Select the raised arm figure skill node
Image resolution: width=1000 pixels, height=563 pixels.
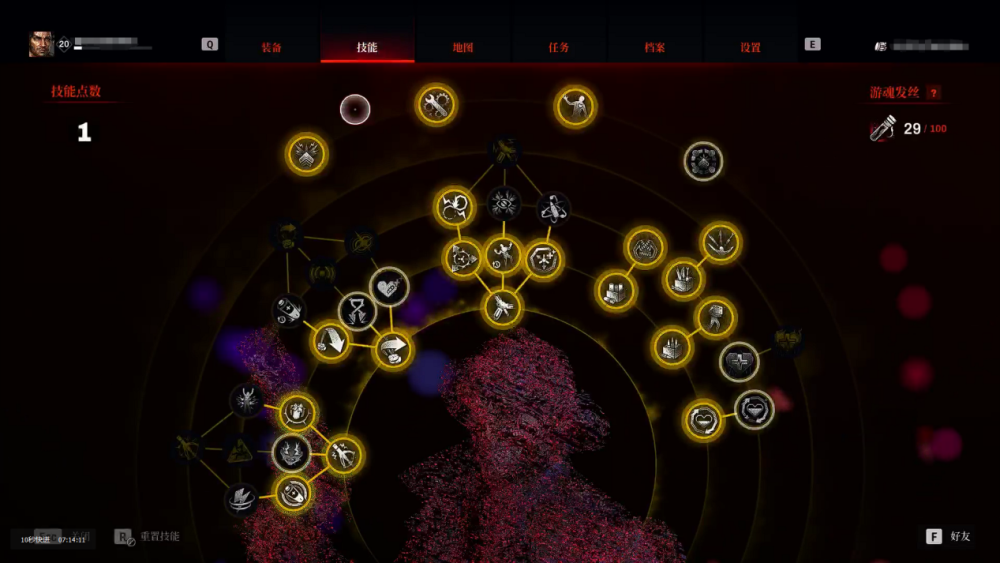coord(575,106)
